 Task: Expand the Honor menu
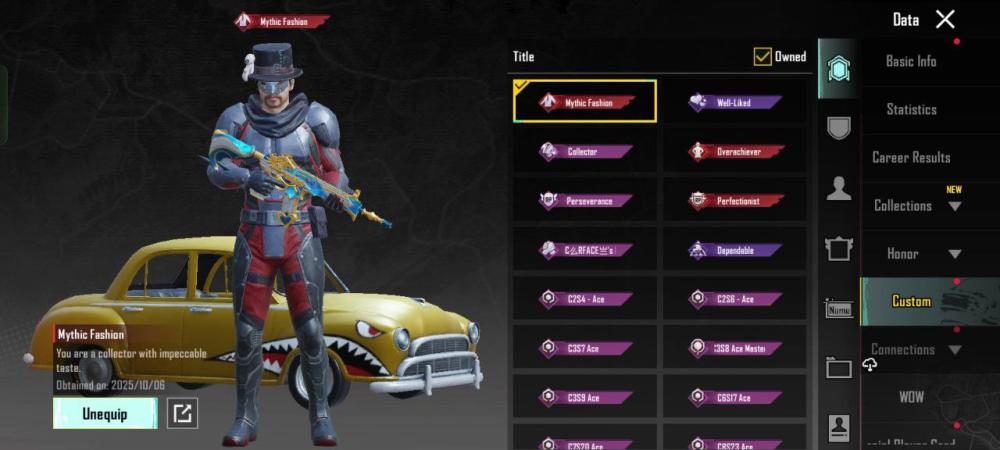coord(916,254)
